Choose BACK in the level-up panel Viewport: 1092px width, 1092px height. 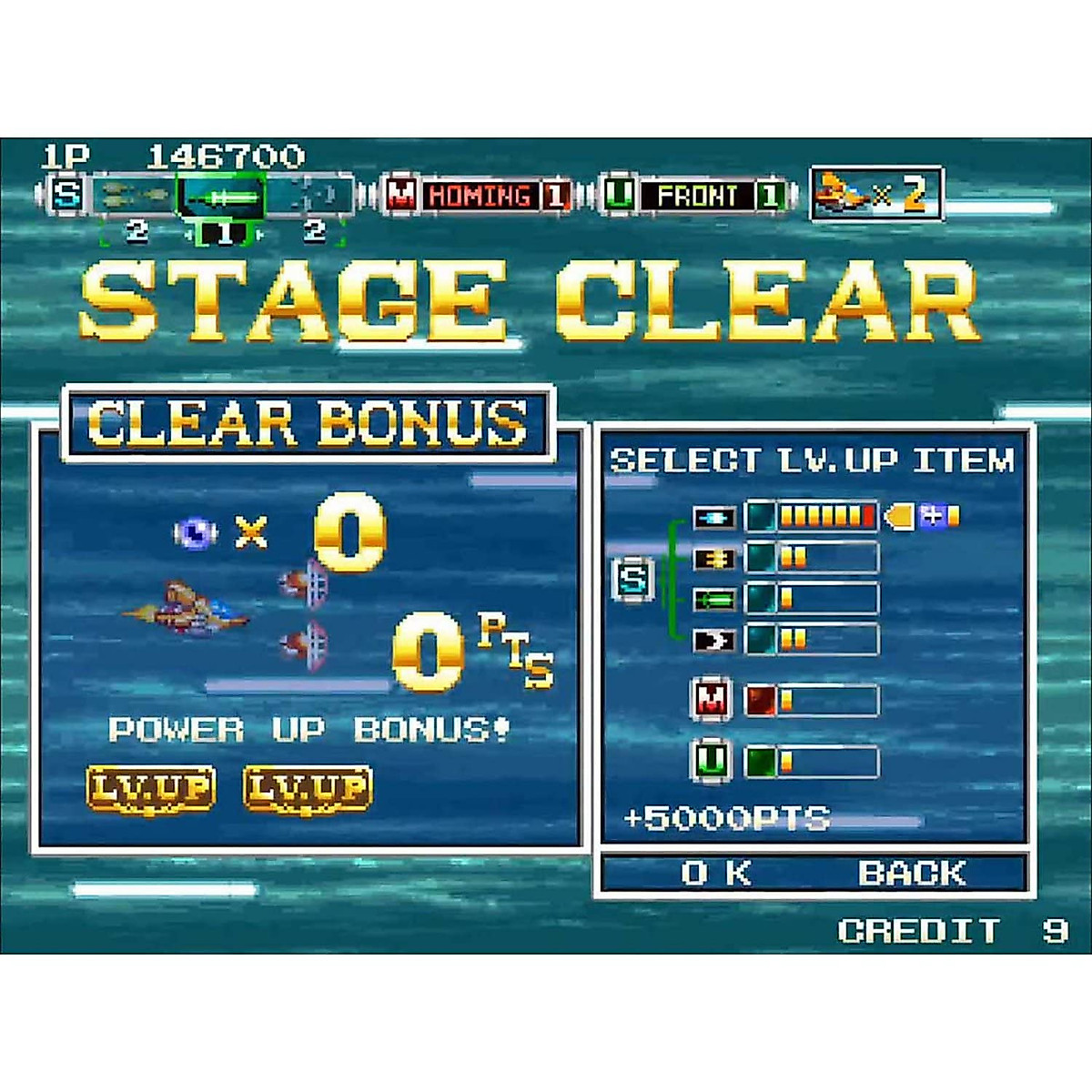911,874
